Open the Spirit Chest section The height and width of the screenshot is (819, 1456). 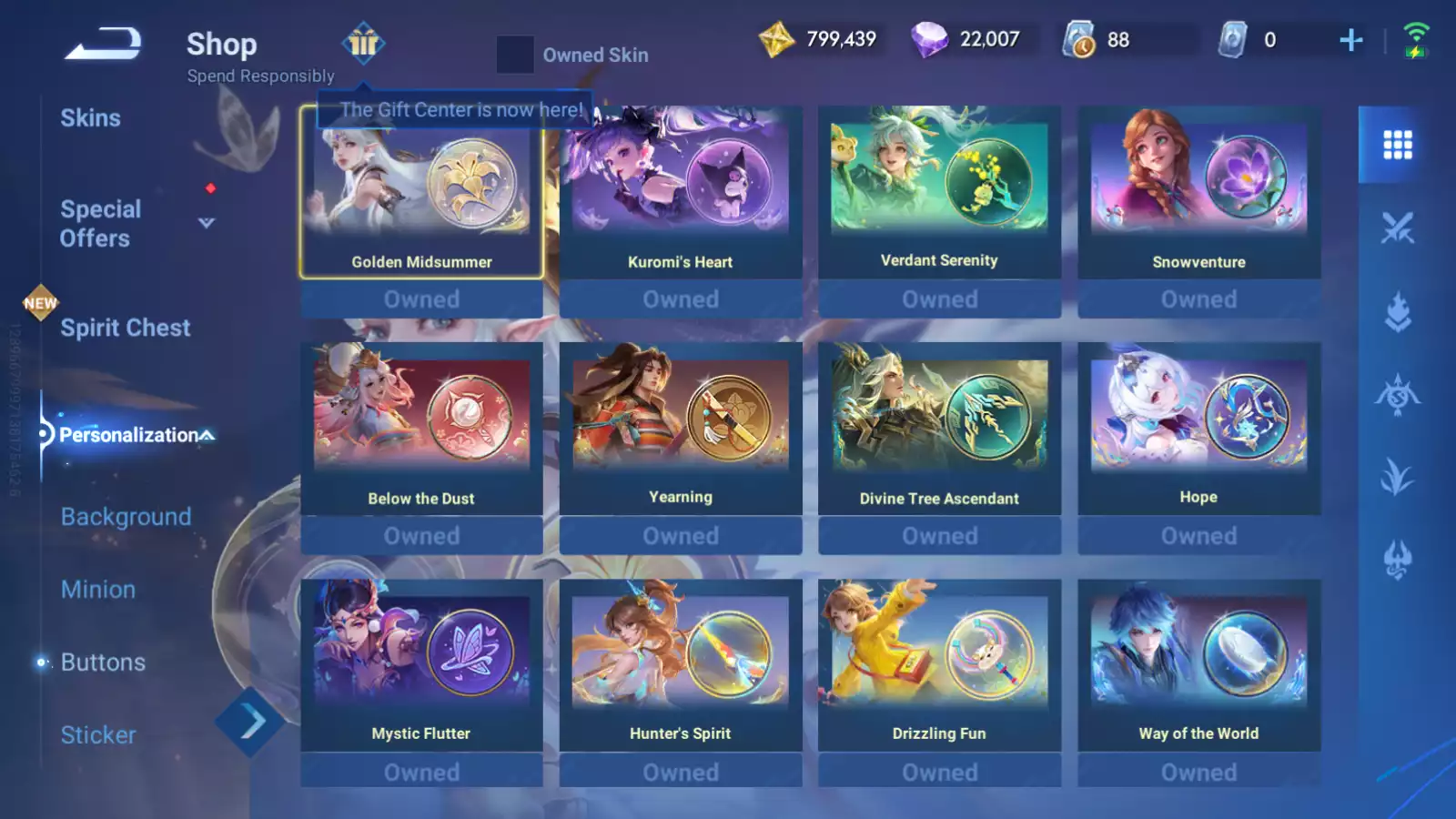click(x=125, y=328)
